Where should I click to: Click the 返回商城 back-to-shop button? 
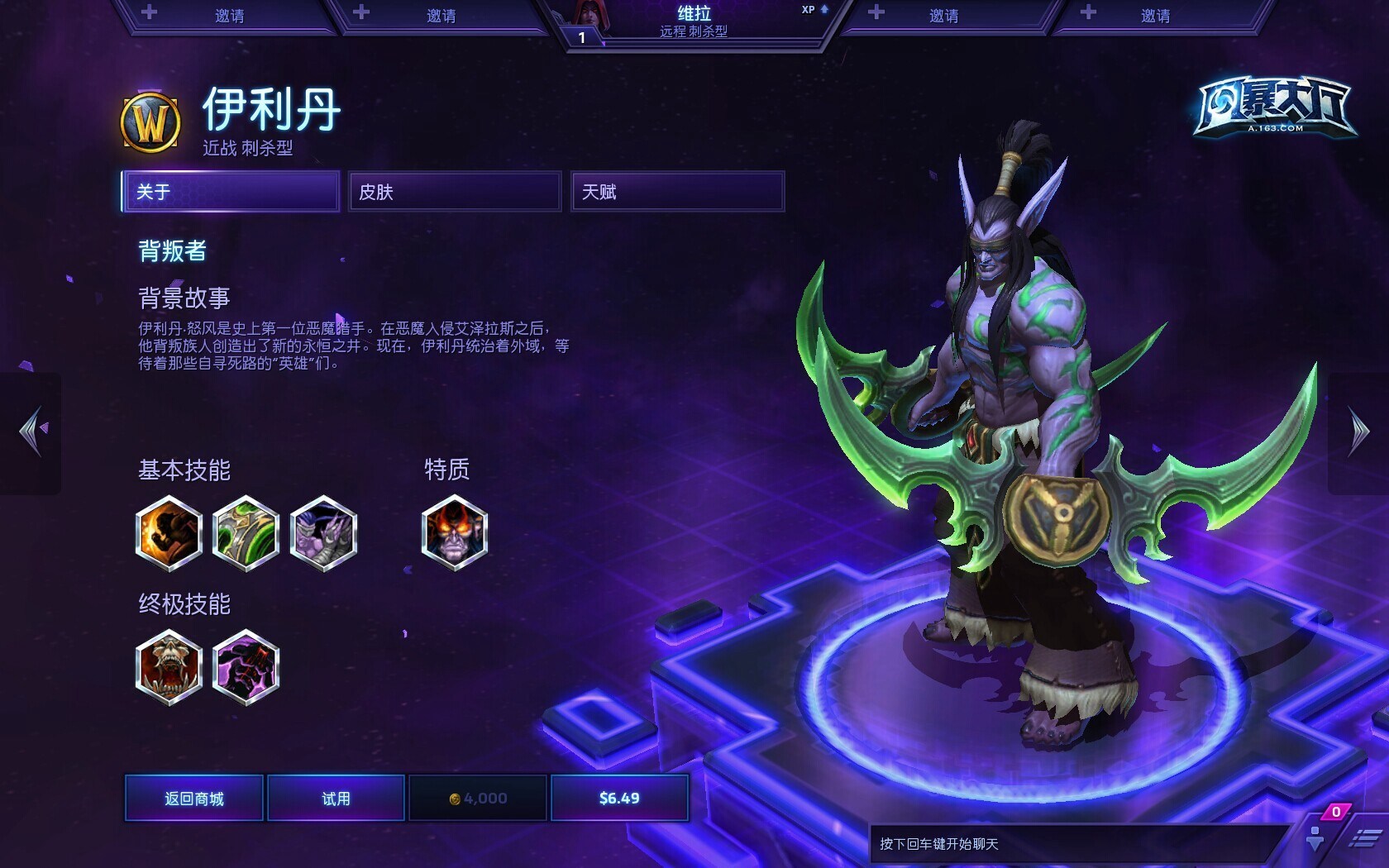[x=194, y=798]
